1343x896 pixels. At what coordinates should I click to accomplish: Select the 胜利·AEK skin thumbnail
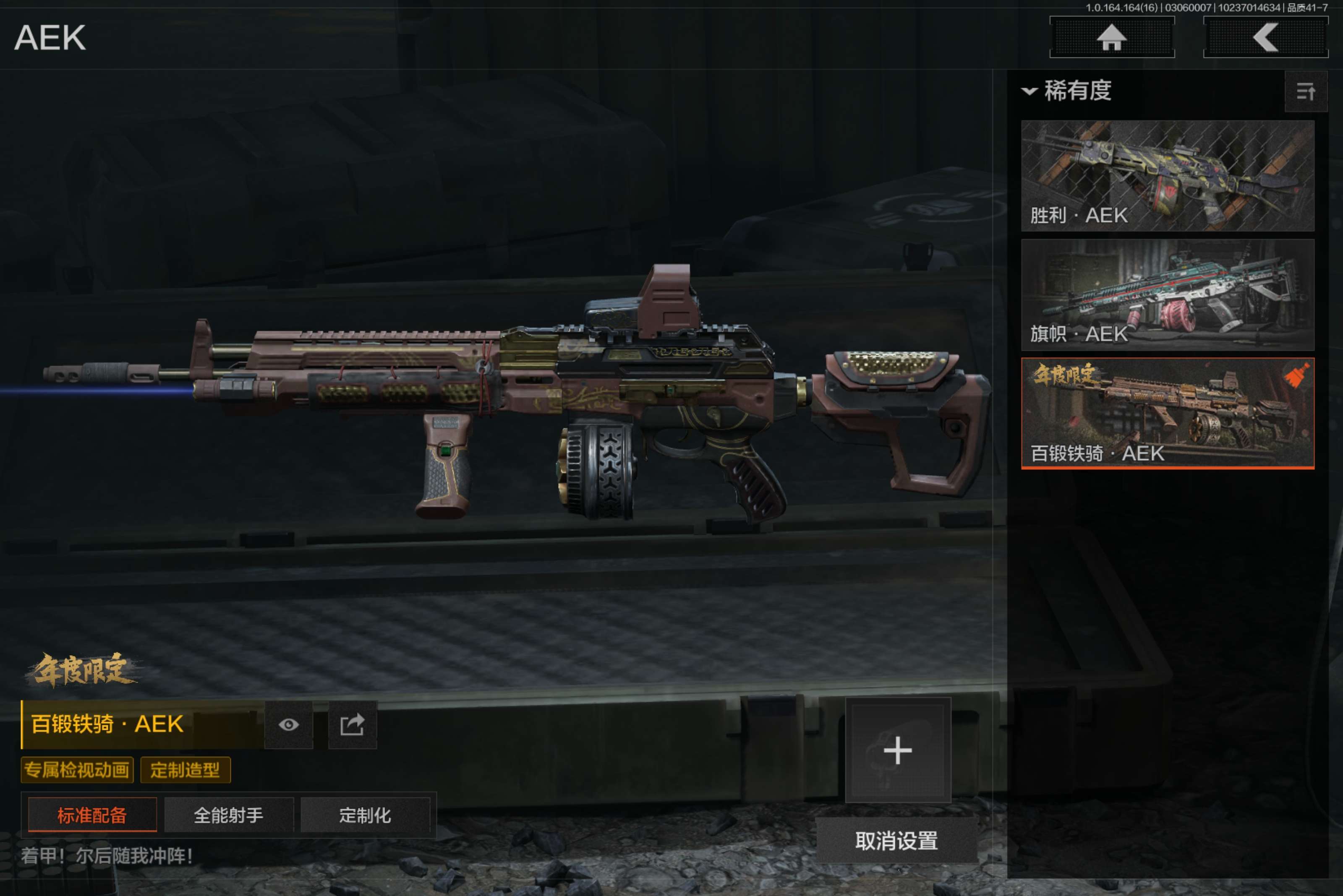pos(1167,175)
